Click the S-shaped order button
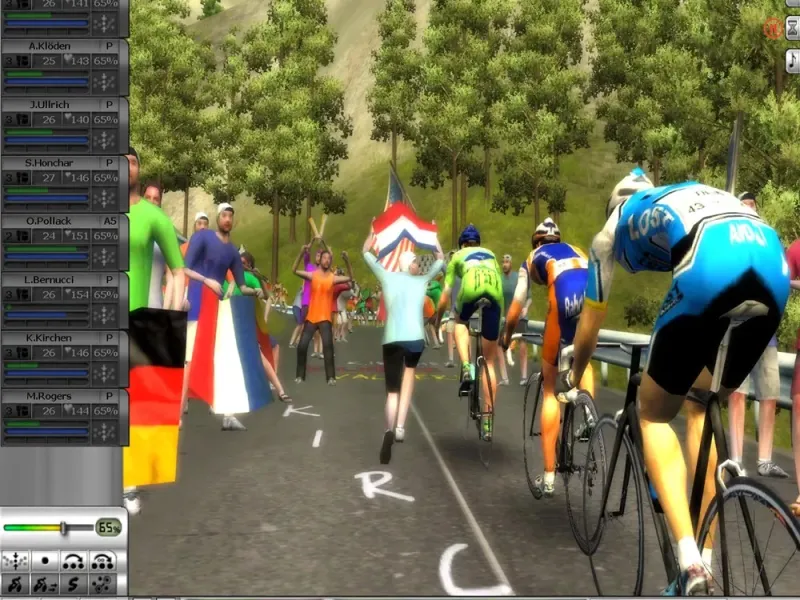800x600 pixels. (73, 583)
